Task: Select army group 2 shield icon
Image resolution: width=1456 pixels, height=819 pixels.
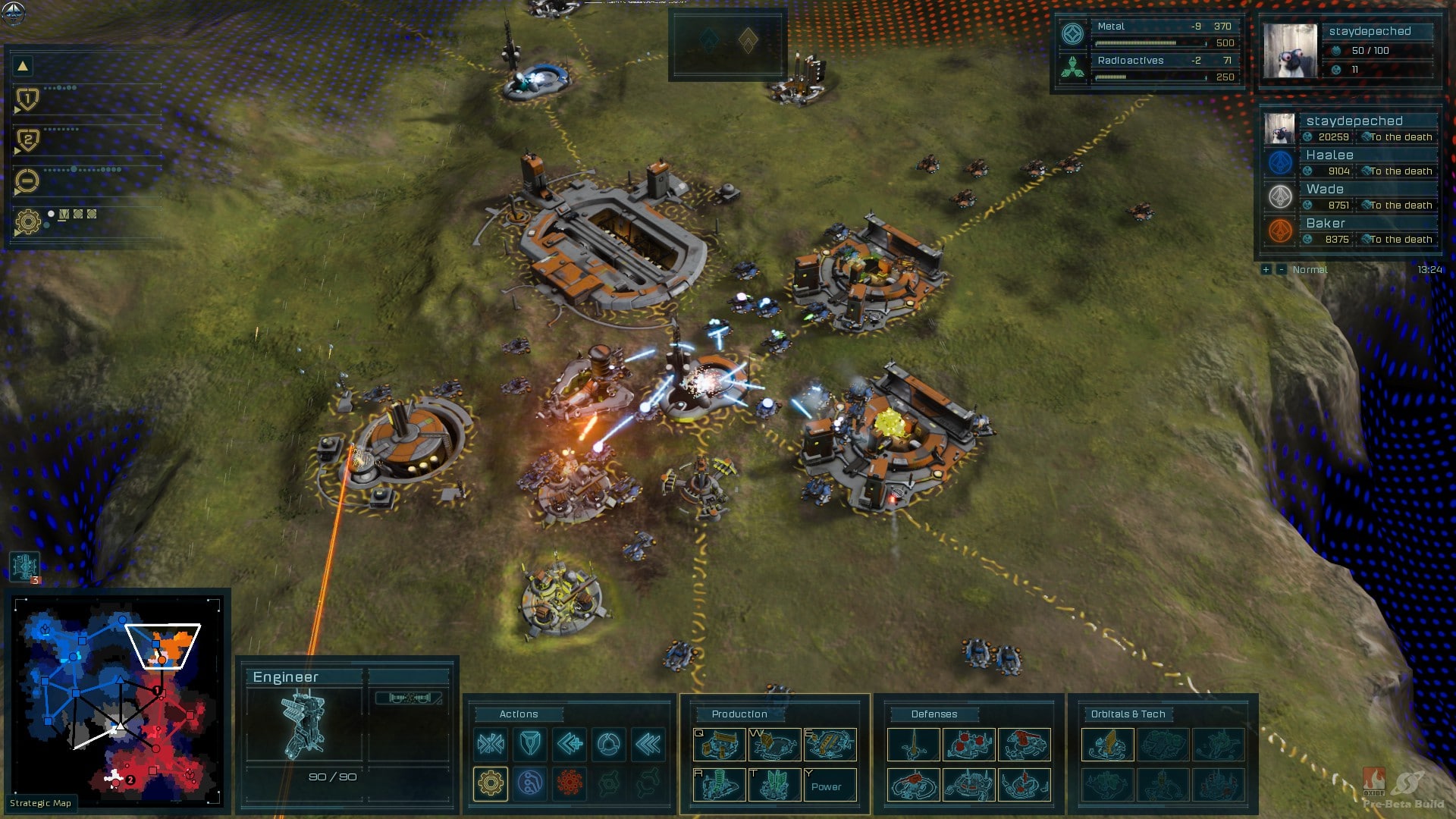Action: [x=27, y=140]
